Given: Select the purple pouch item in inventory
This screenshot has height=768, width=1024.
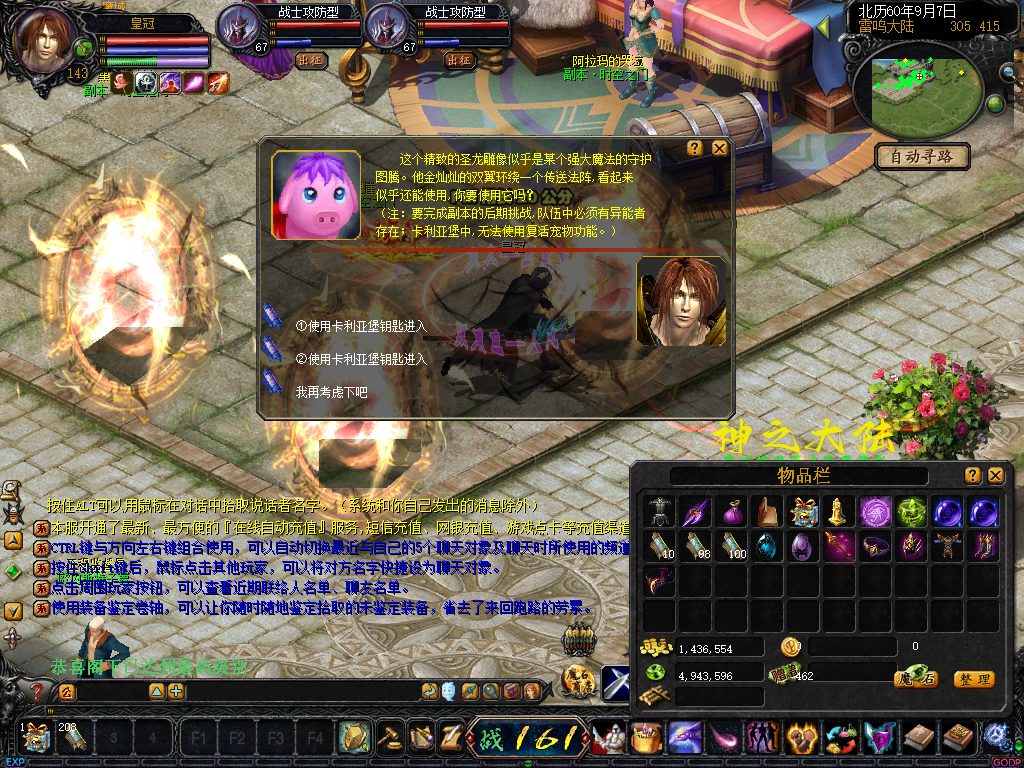Looking at the screenshot, I should [x=731, y=512].
